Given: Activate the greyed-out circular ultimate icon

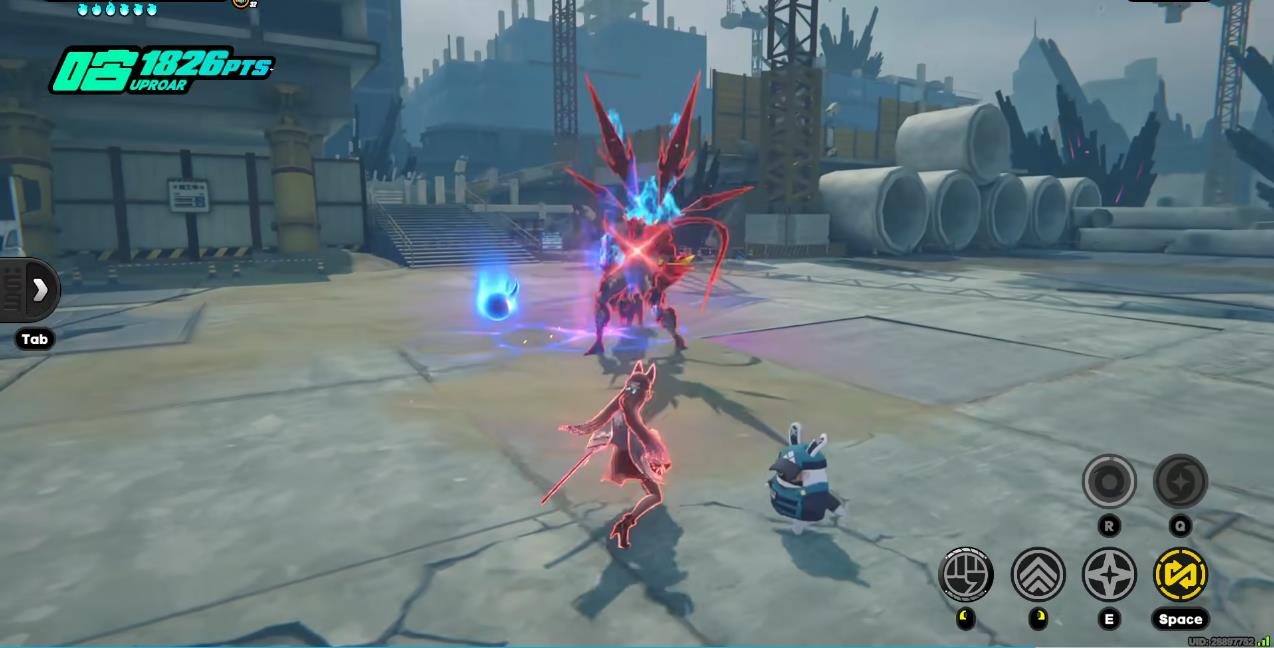Looking at the screenshot, I should click(1109, 481).
